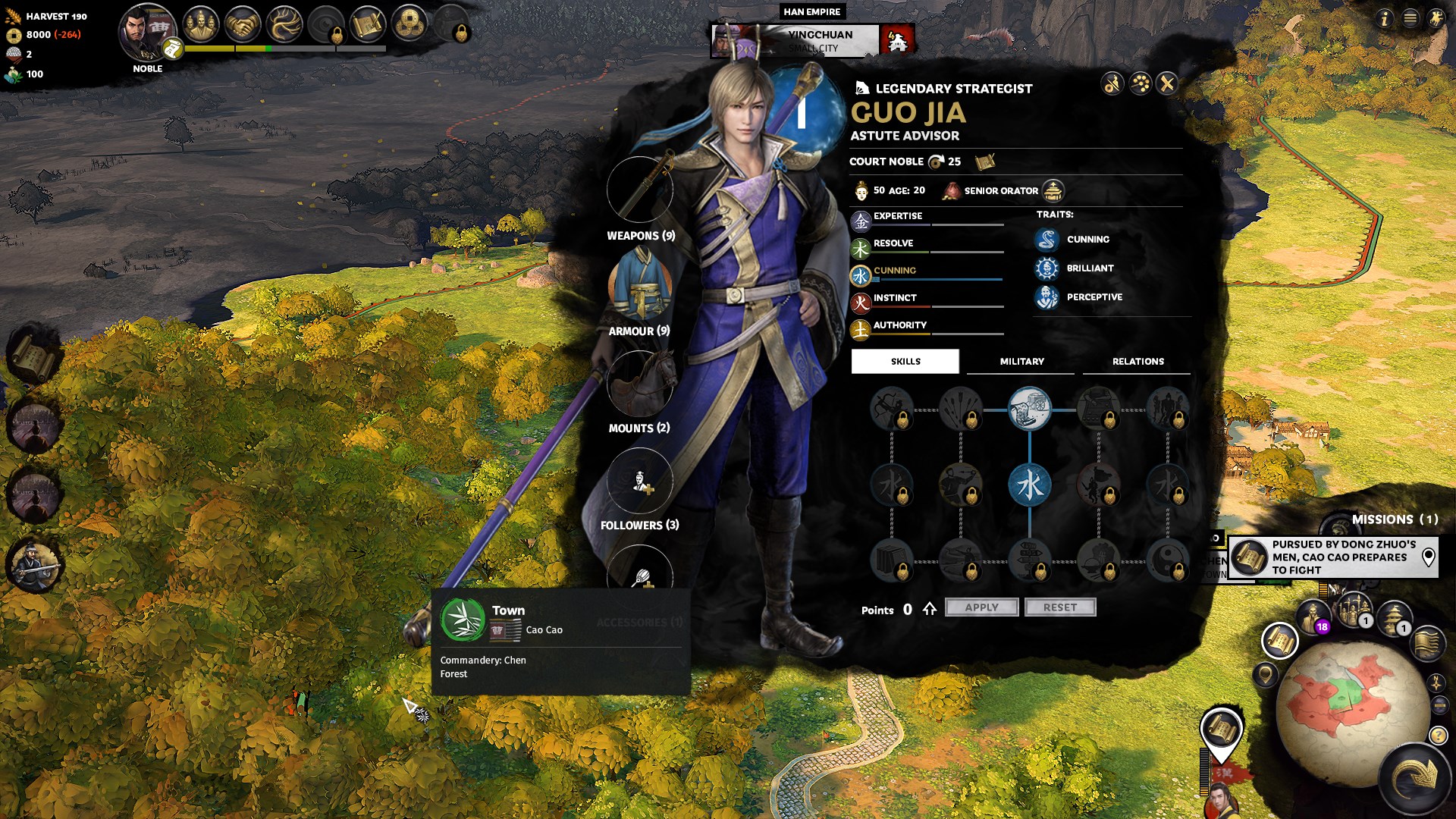Screen dimensions: 1456x819
Task: Open the faction leader portrait panel
Action: [146, 32]
